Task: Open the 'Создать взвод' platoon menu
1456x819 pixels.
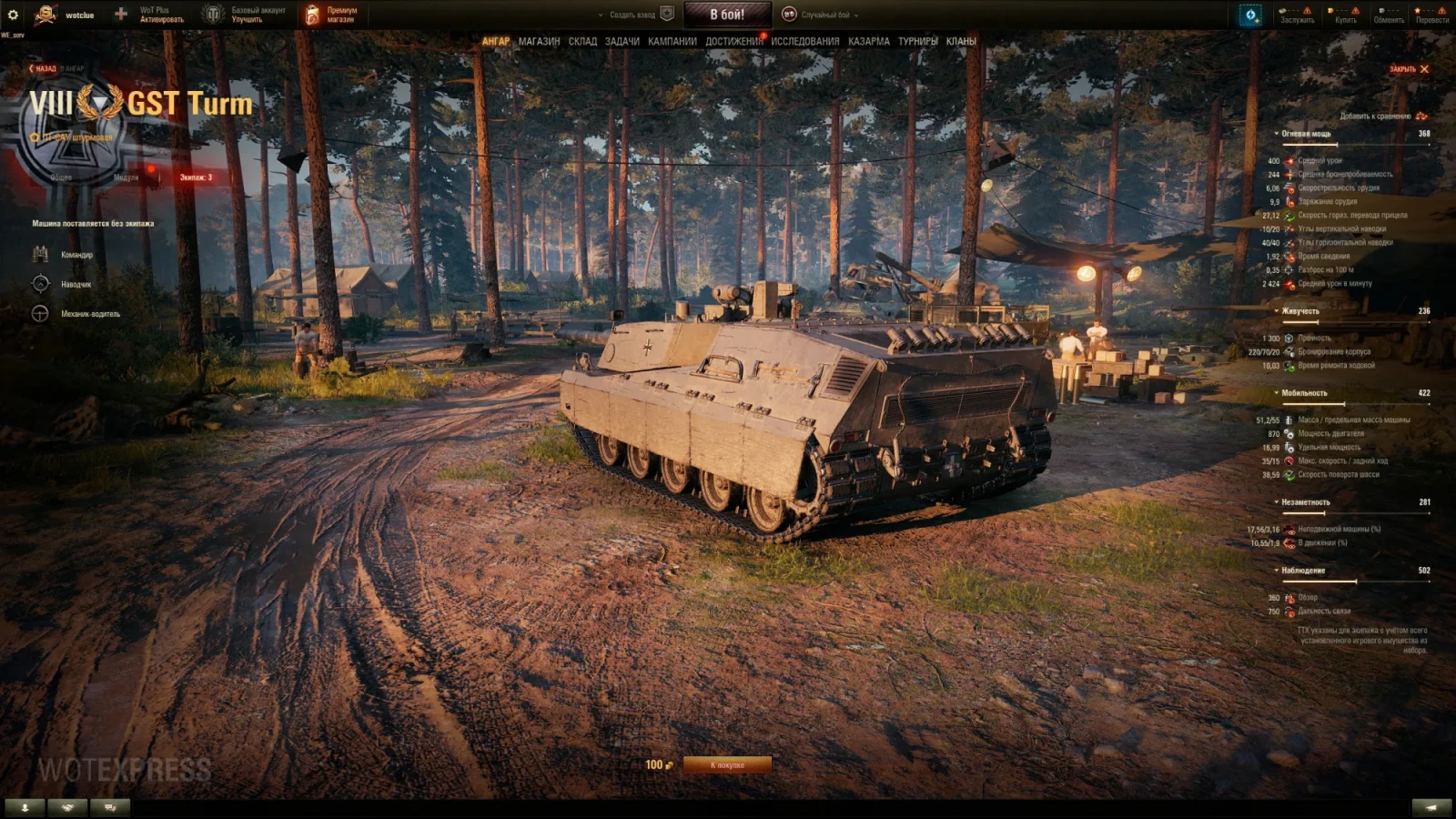Action: [632, 15]
